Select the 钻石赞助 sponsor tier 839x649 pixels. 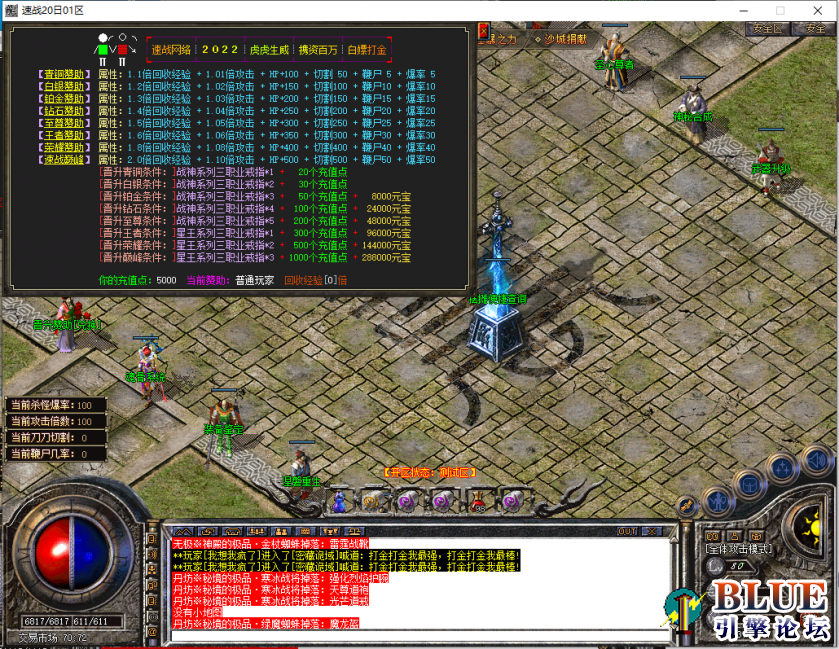tap(64, 111)
